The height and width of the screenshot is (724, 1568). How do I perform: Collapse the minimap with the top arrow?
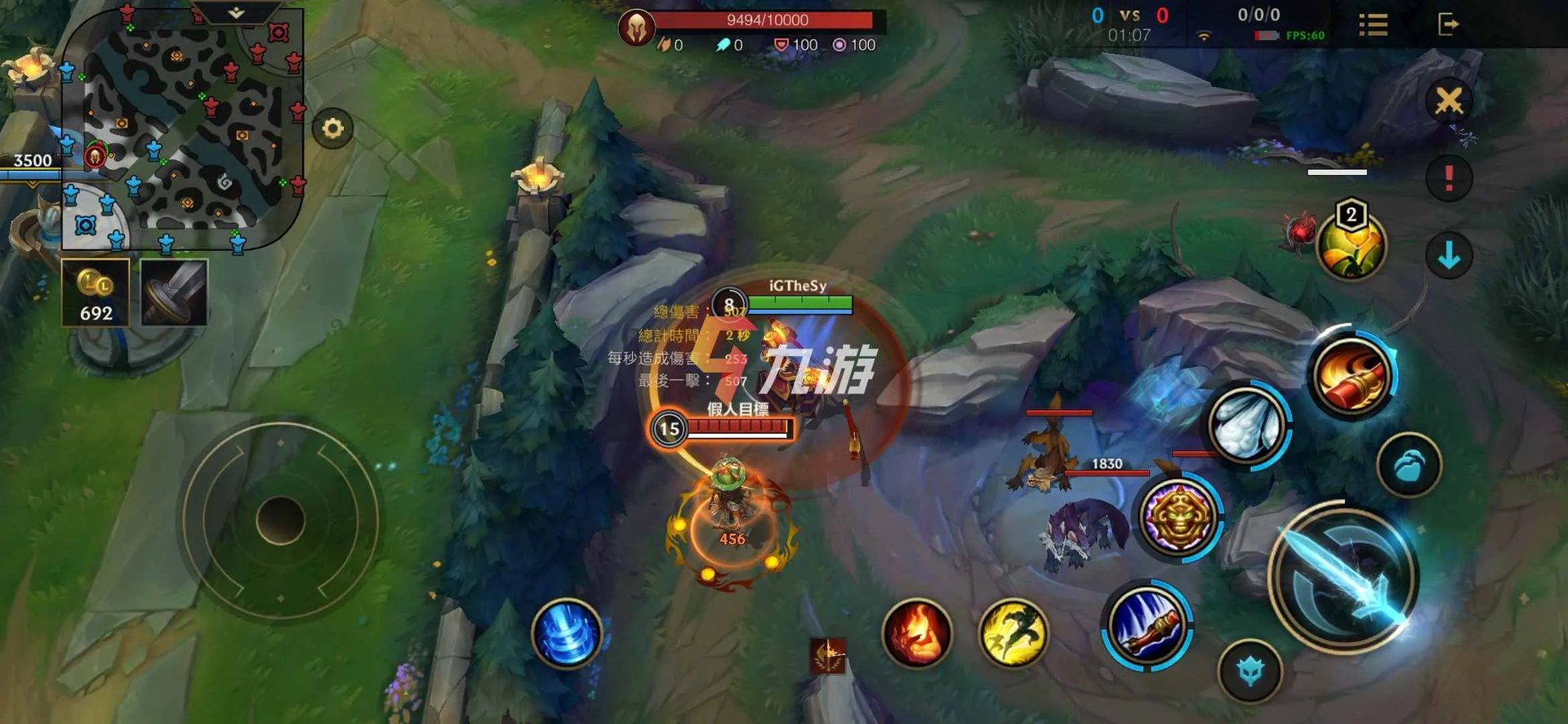click(x=236, y=13)
